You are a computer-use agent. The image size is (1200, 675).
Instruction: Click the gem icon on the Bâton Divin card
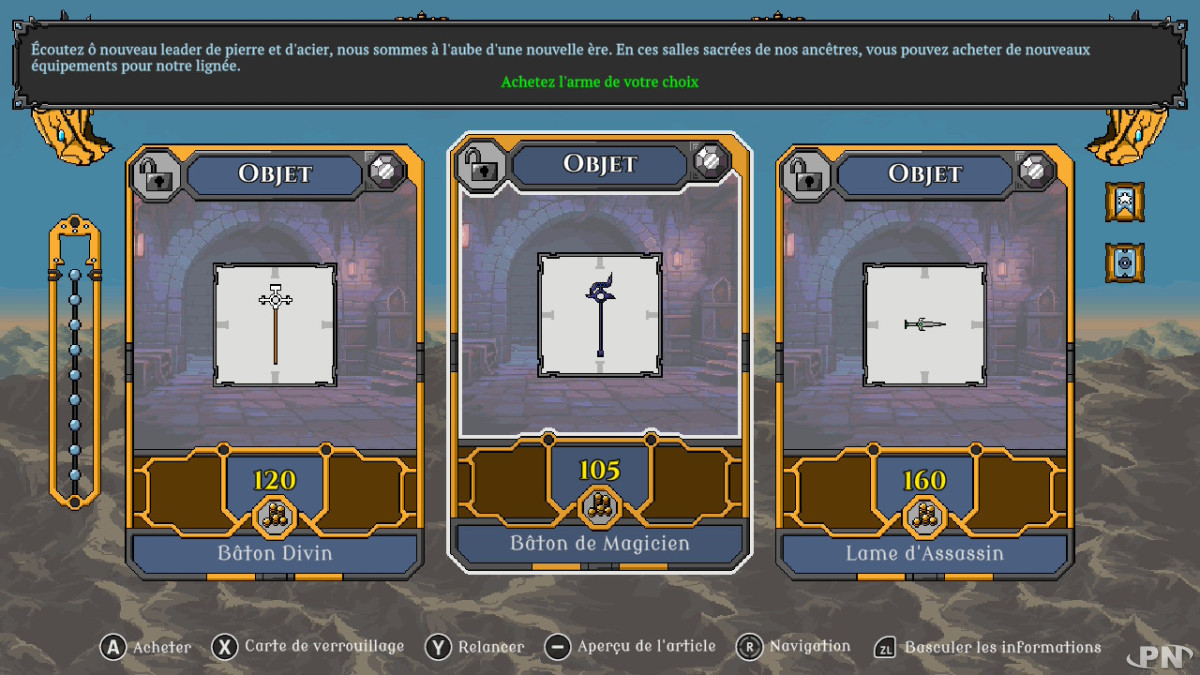386,171
